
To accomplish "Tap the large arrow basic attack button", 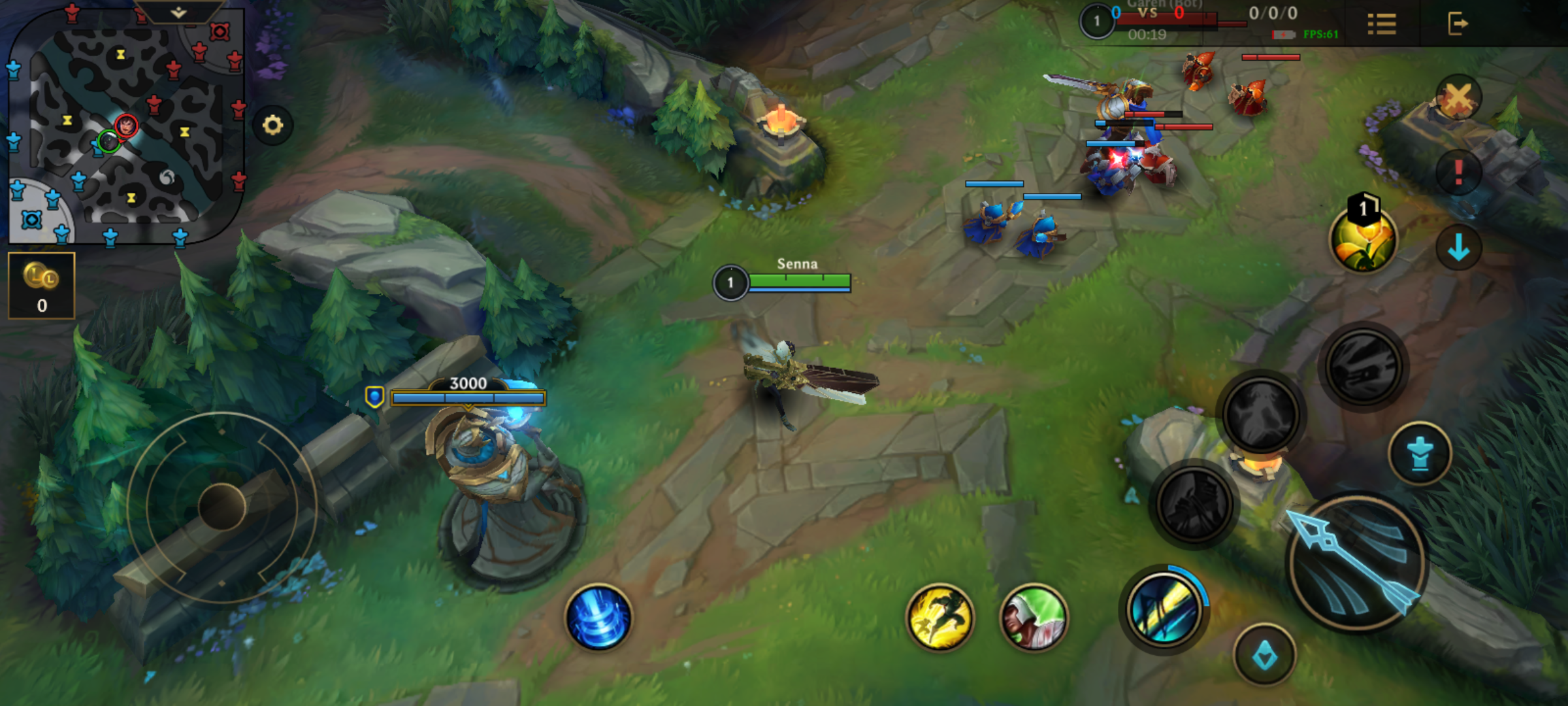I will pos(1356,562).
